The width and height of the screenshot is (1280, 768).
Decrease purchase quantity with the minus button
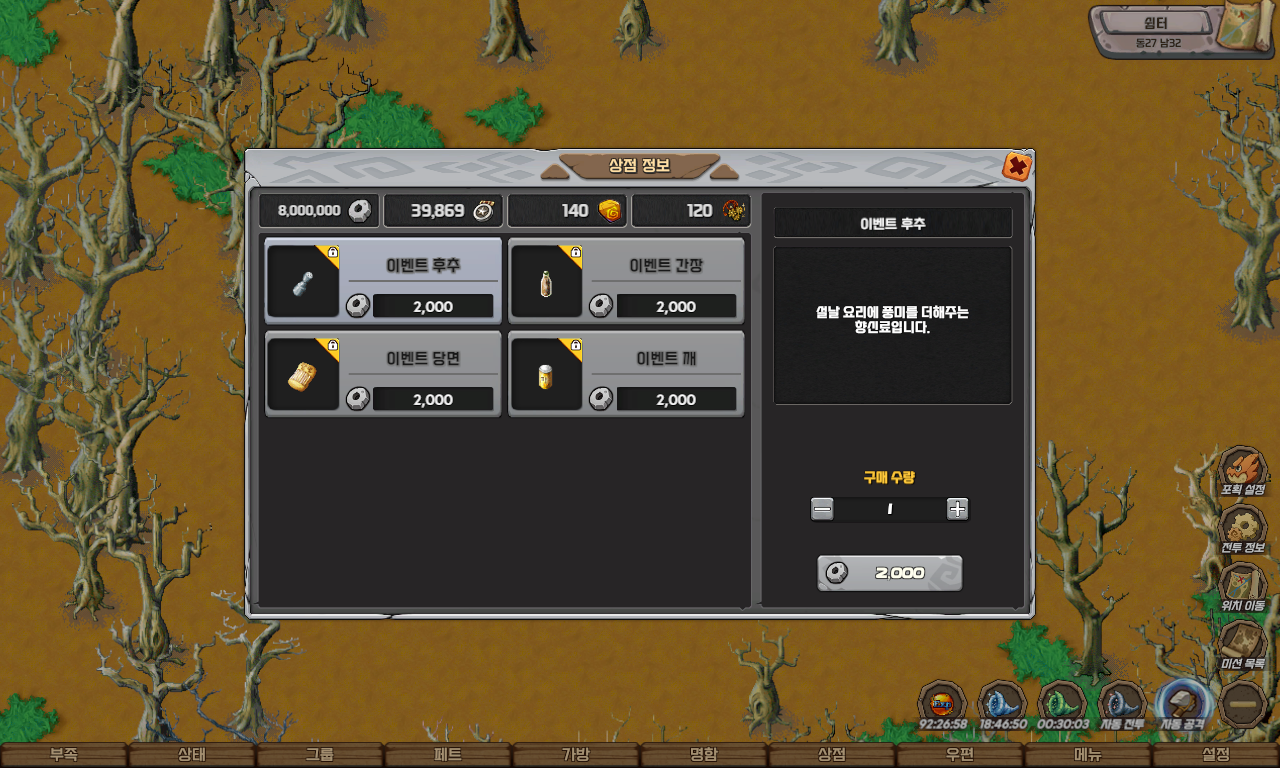[x=822, y=509]
